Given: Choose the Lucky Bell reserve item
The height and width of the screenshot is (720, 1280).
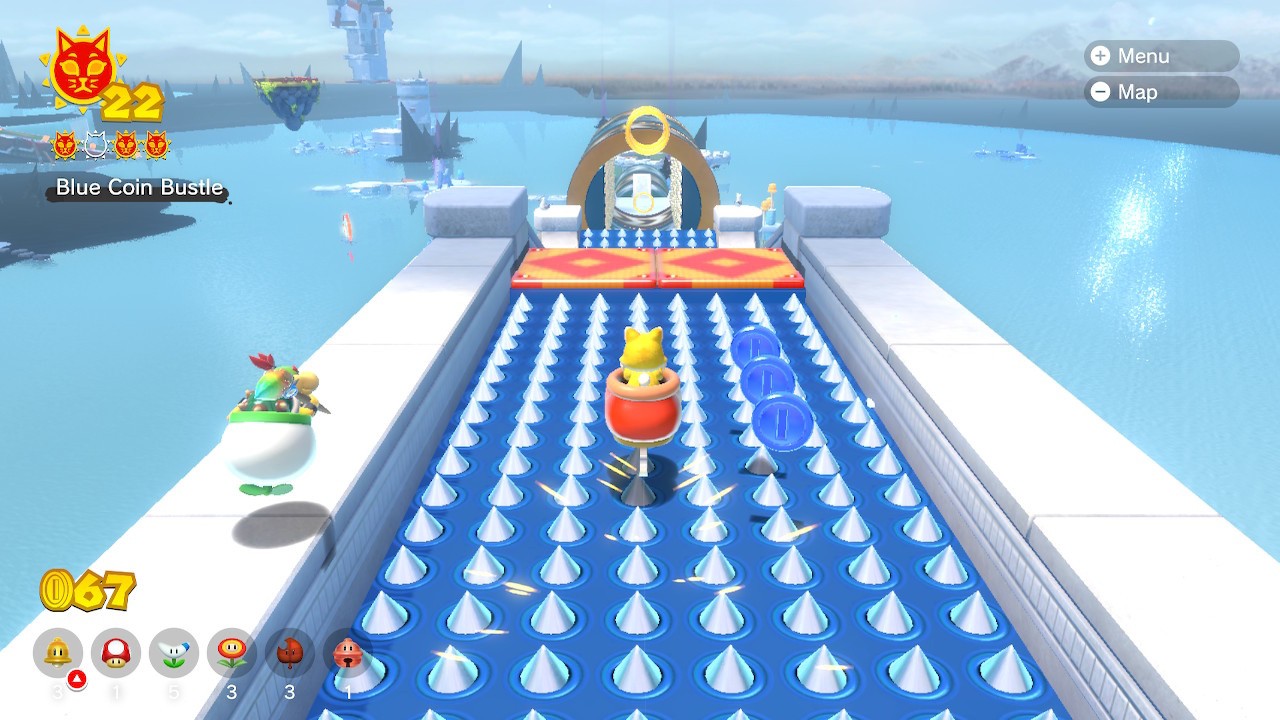Looking at the screenshot, I should click(x=347, y=654).
